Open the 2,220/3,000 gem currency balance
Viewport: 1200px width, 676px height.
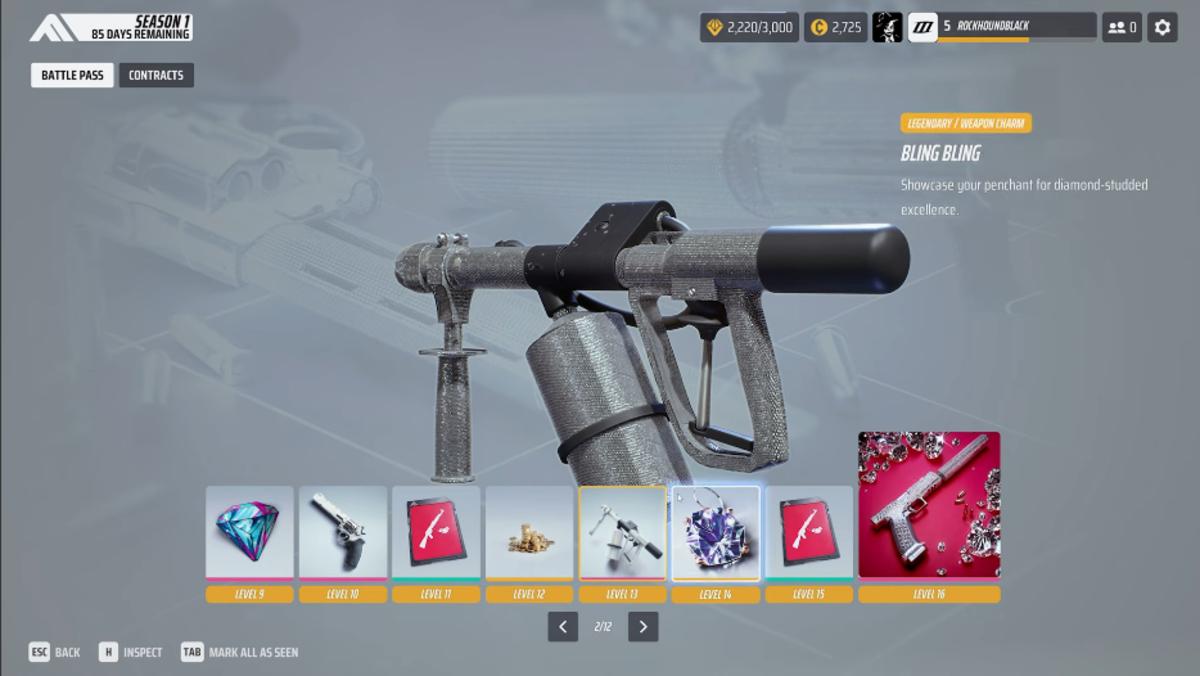pyautogui.click(x=750, y=28)
